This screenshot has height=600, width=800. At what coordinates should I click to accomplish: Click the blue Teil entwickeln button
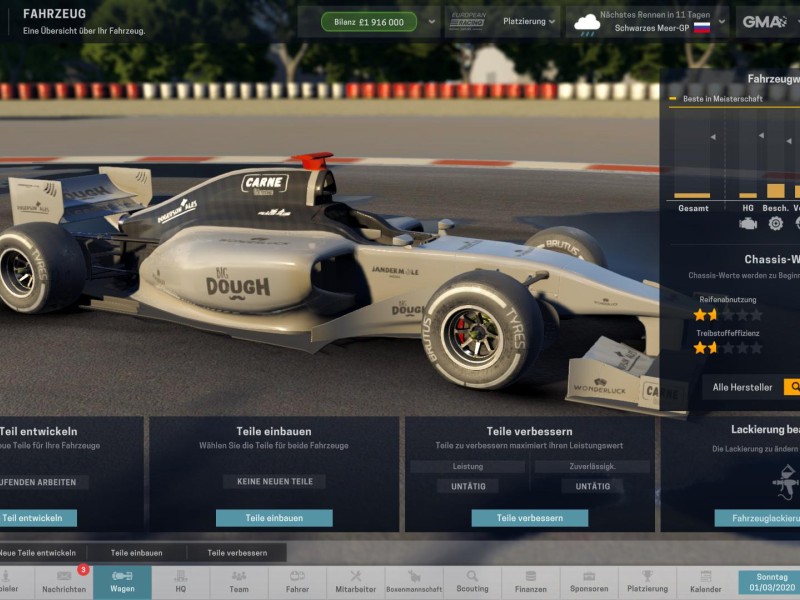tap(38, 518)
